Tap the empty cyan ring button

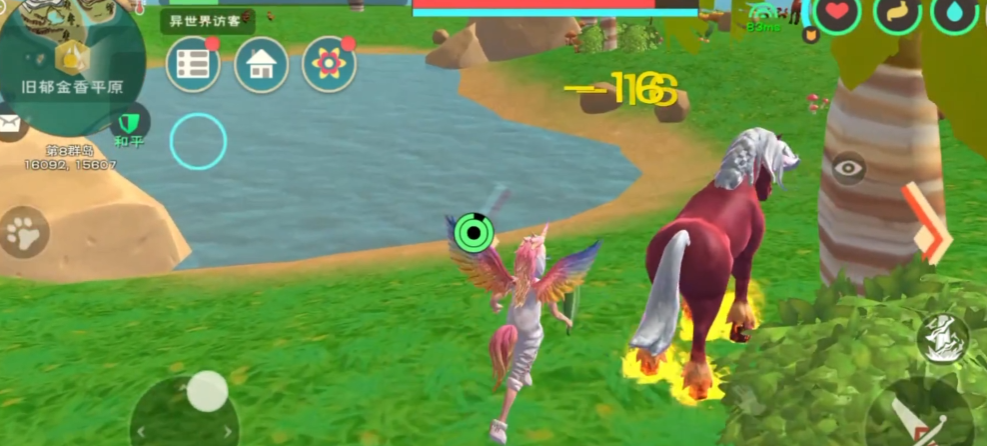point(198,141)
